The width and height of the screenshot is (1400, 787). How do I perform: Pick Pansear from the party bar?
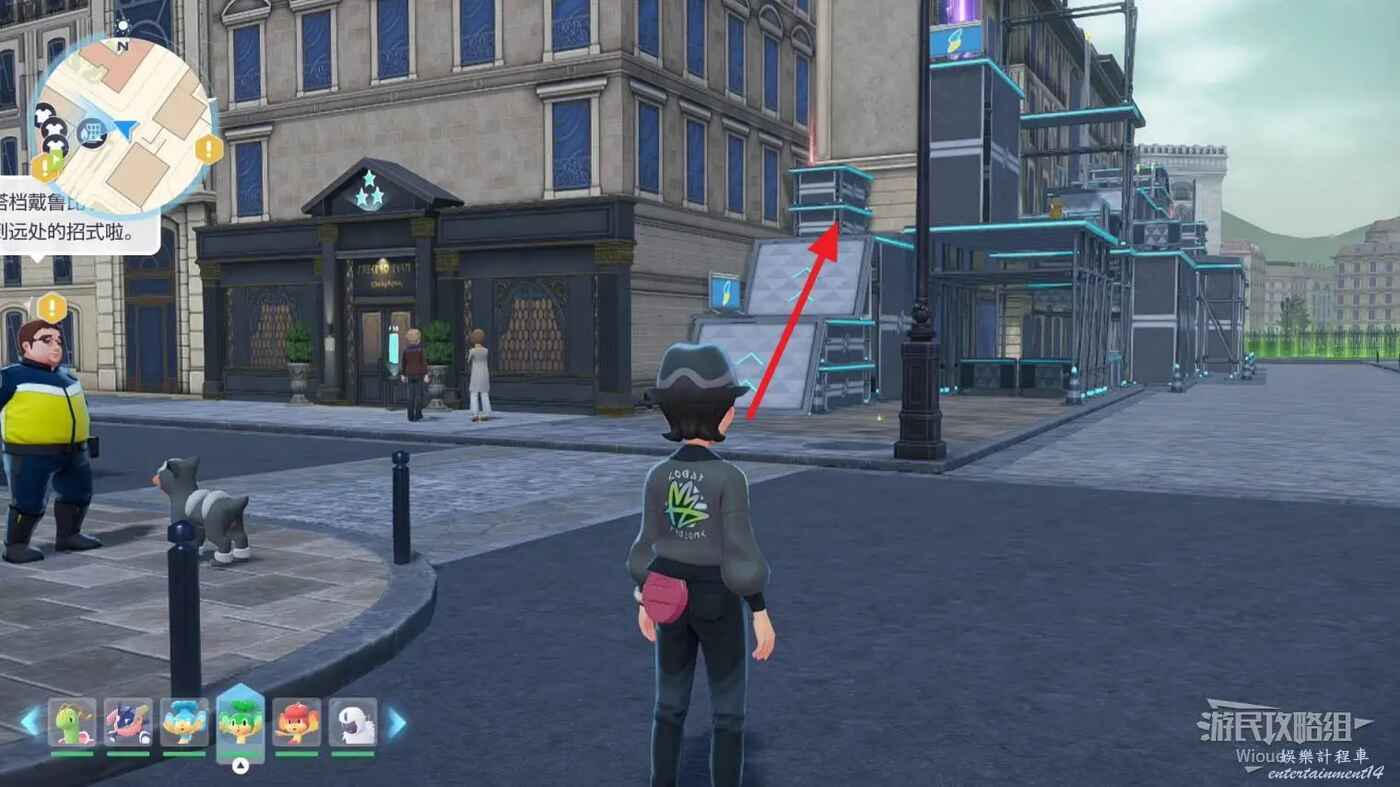tap(297, 722)
